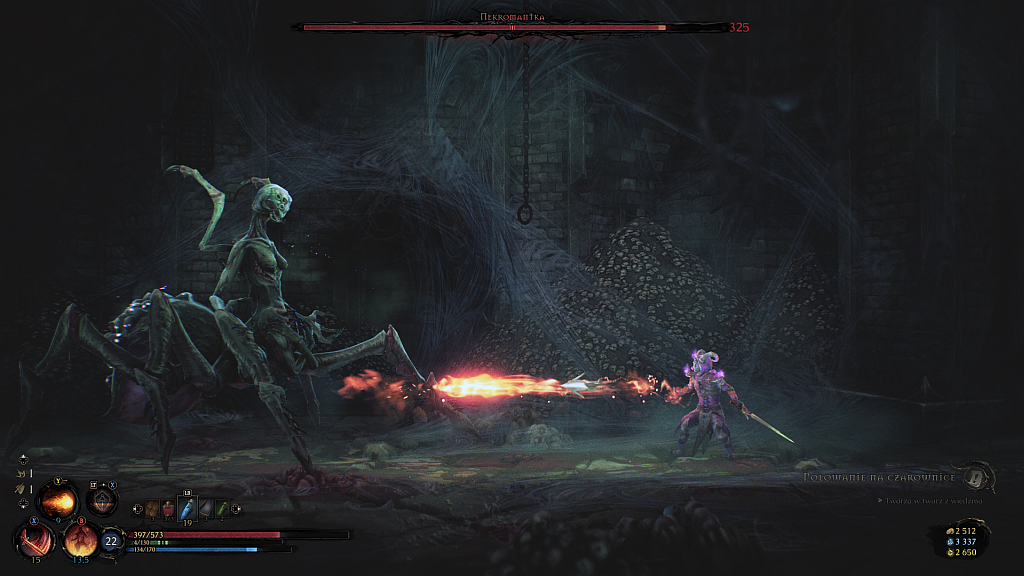Screen dimensions: 1024x576
Task: Use the red sword slash skill
Action: pyautogui.click(x=35, y=540)
